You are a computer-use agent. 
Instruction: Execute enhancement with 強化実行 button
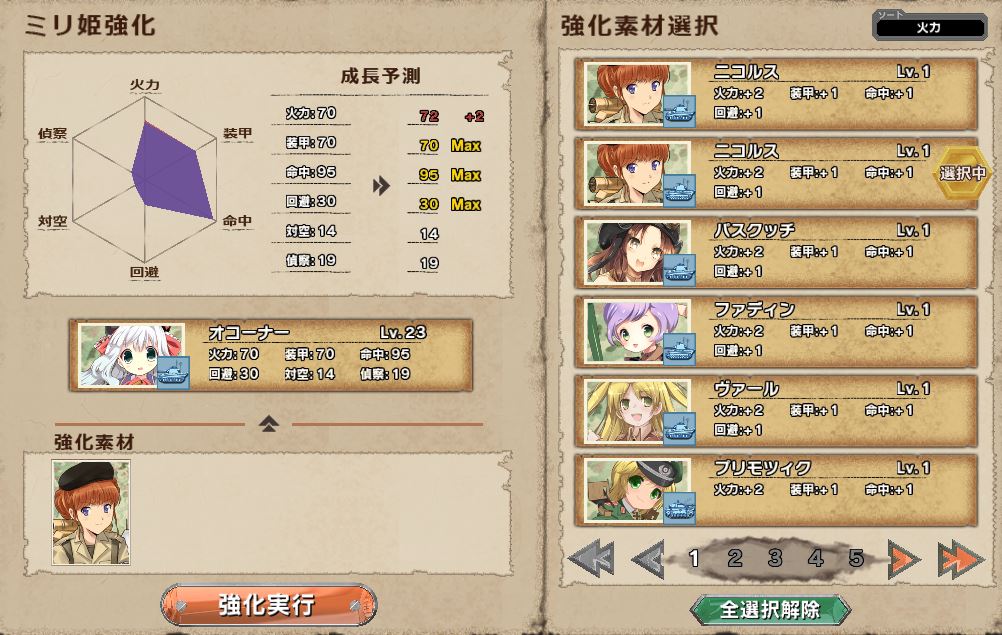tap(268, 605)
